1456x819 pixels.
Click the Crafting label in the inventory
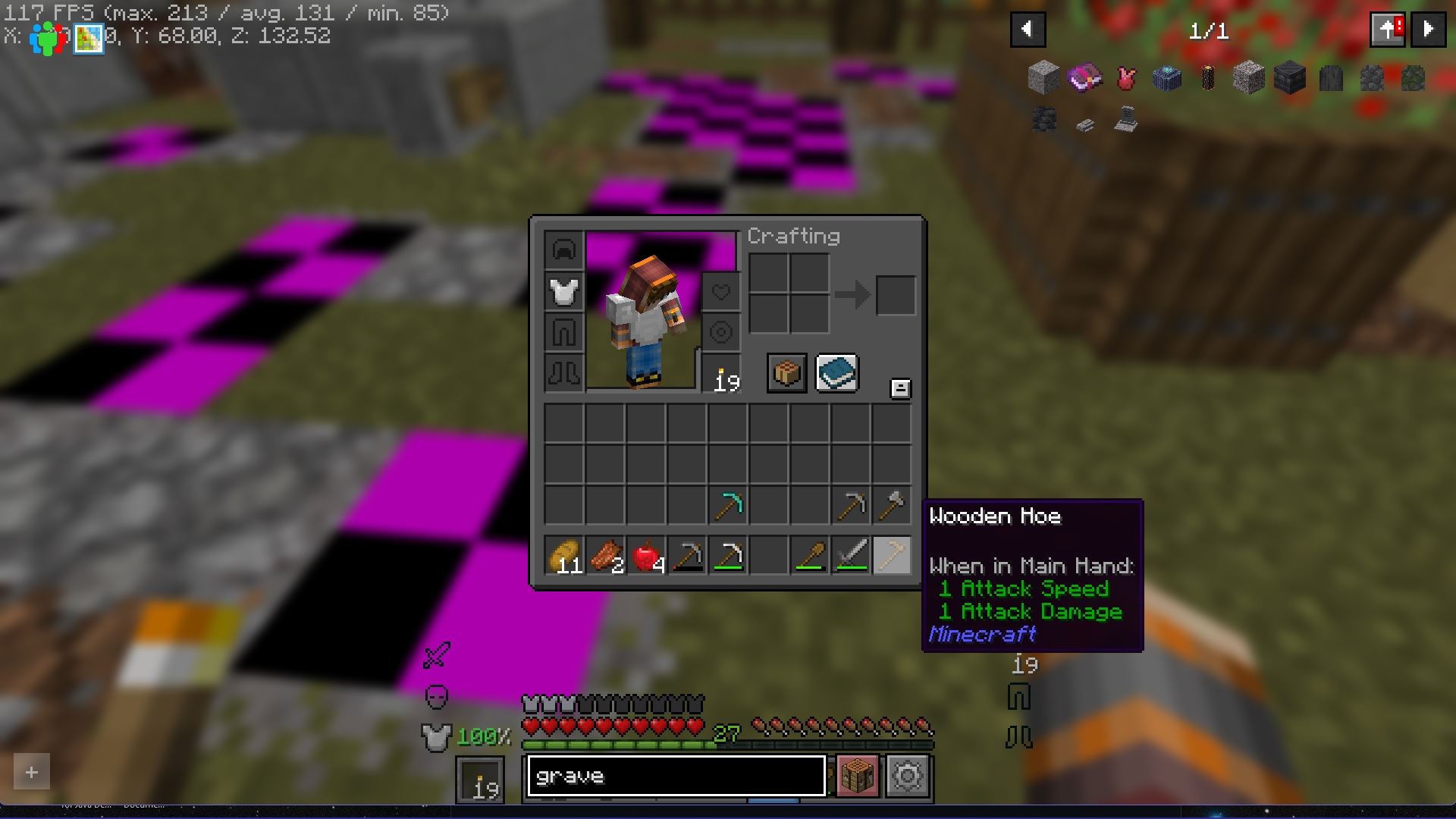pos(793,236)
